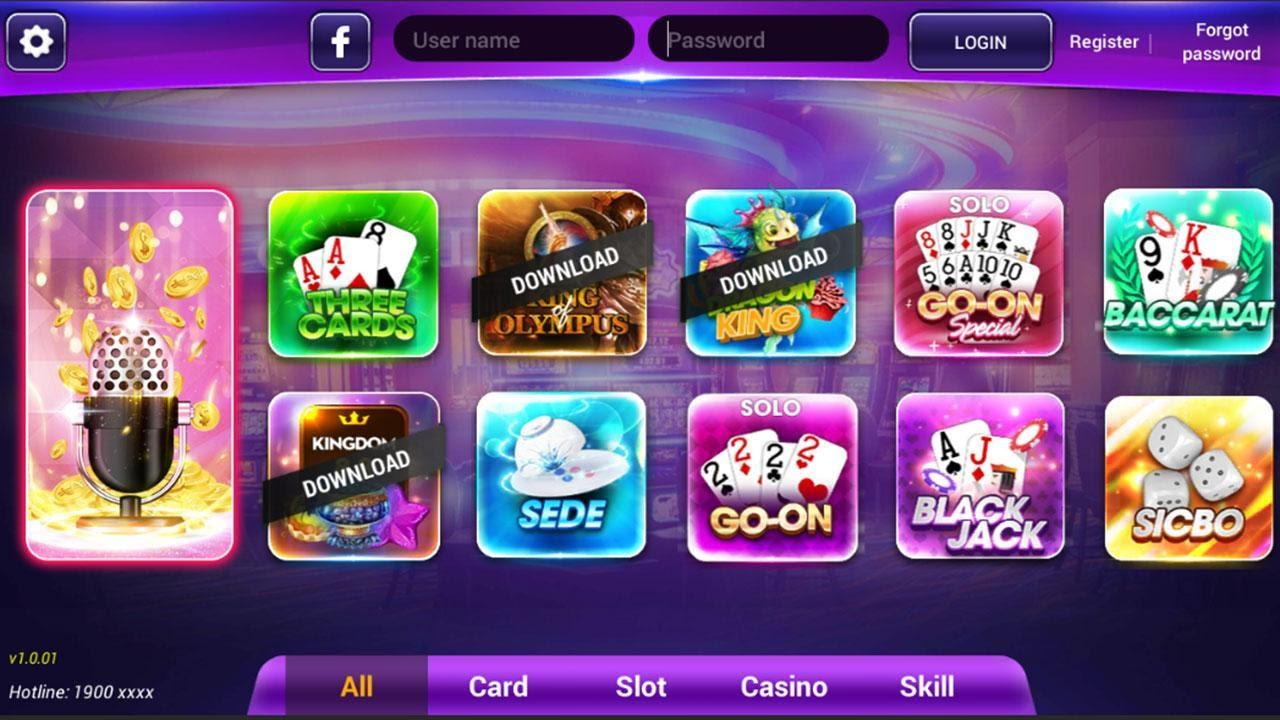Switch to the Slot games tab
The height and width of the screenshot is (720, 1280).
coord(640,687)
